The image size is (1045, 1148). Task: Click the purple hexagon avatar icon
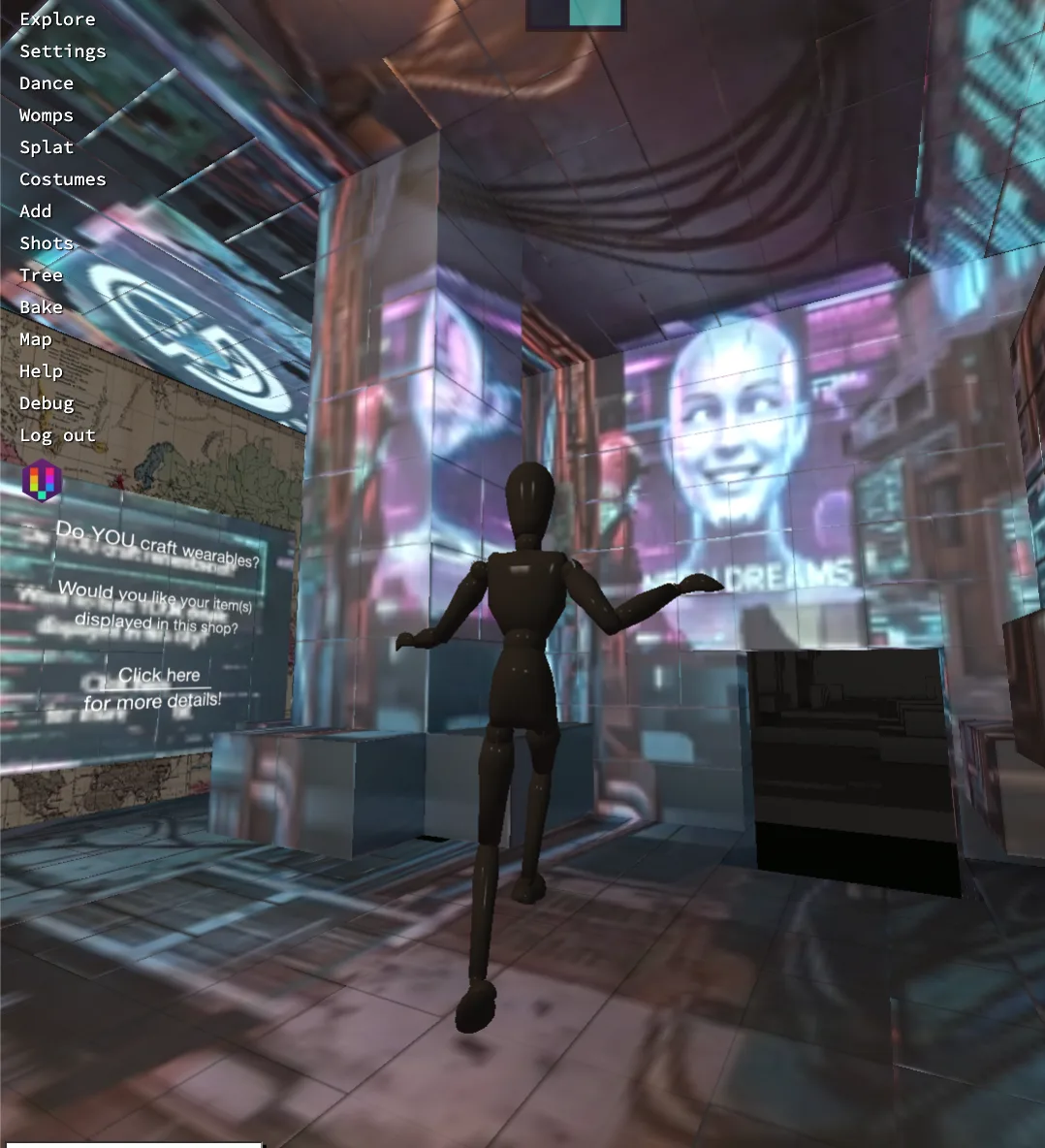42,481
